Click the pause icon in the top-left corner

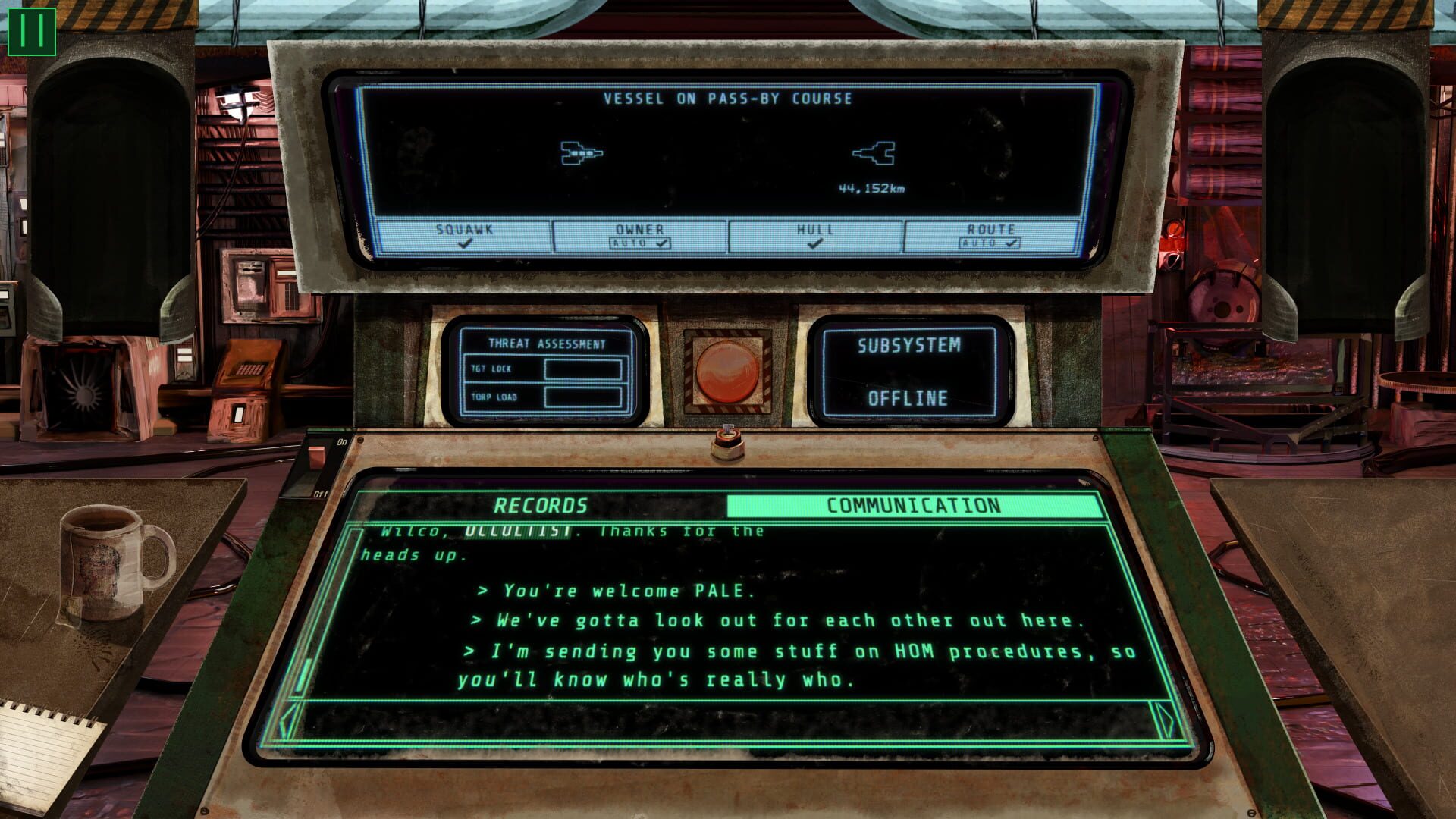pyautogui.click(x=32, y=32)
